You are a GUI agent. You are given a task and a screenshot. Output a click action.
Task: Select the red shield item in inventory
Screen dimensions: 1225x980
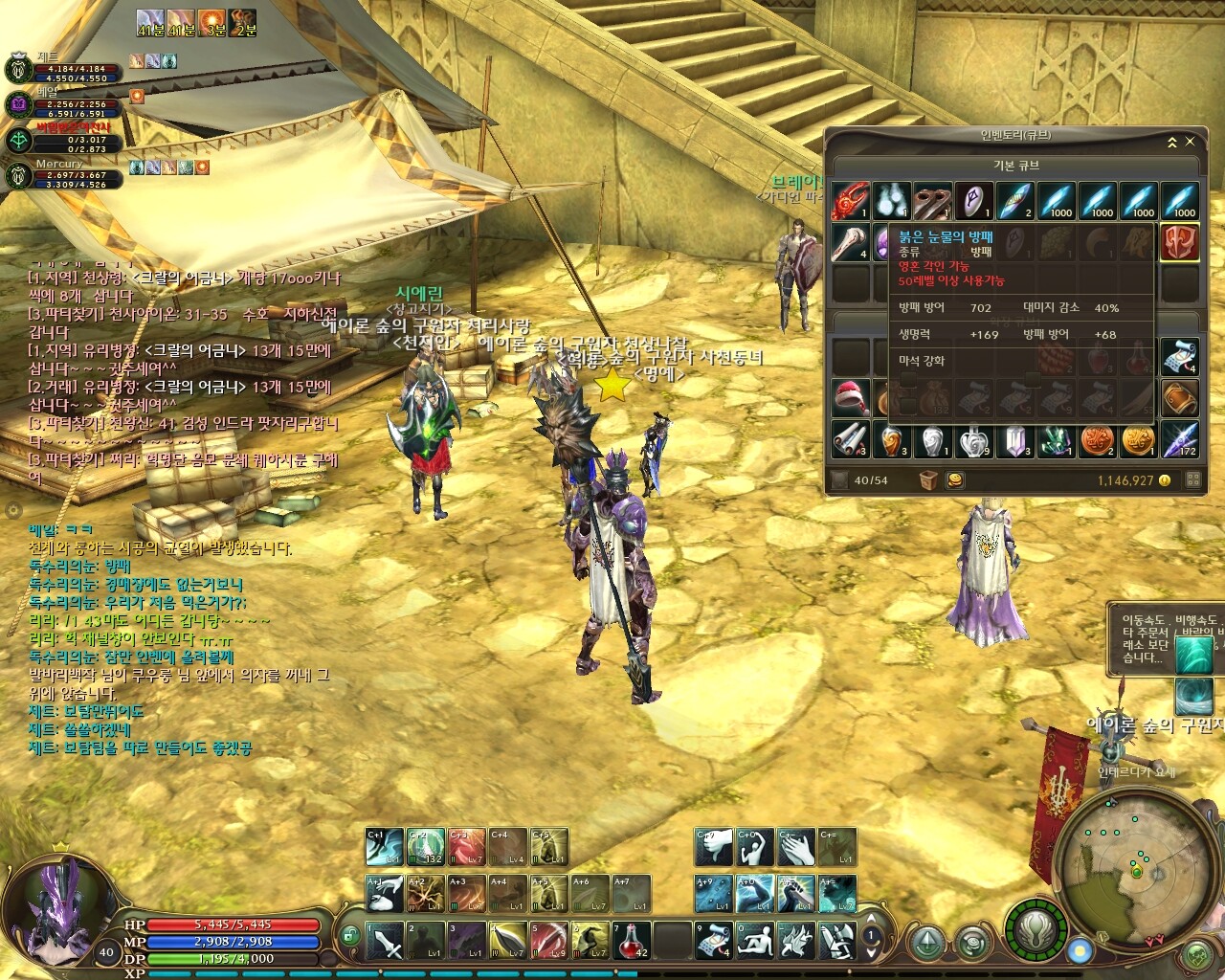point(1179,241)
